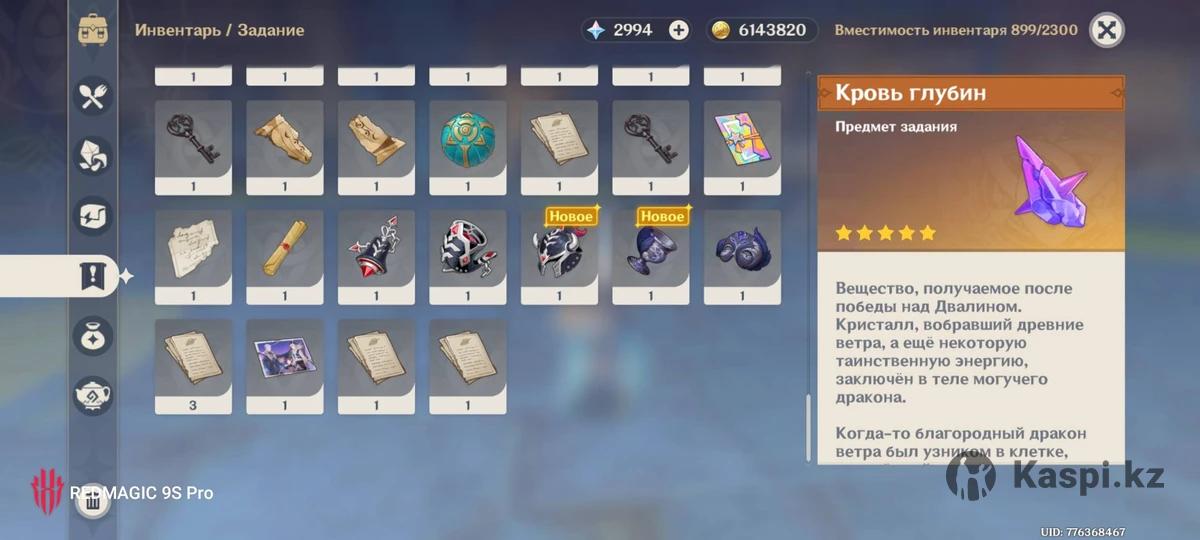
Task: Open the Furnishings teapot tab
Action: pos(93,395)
